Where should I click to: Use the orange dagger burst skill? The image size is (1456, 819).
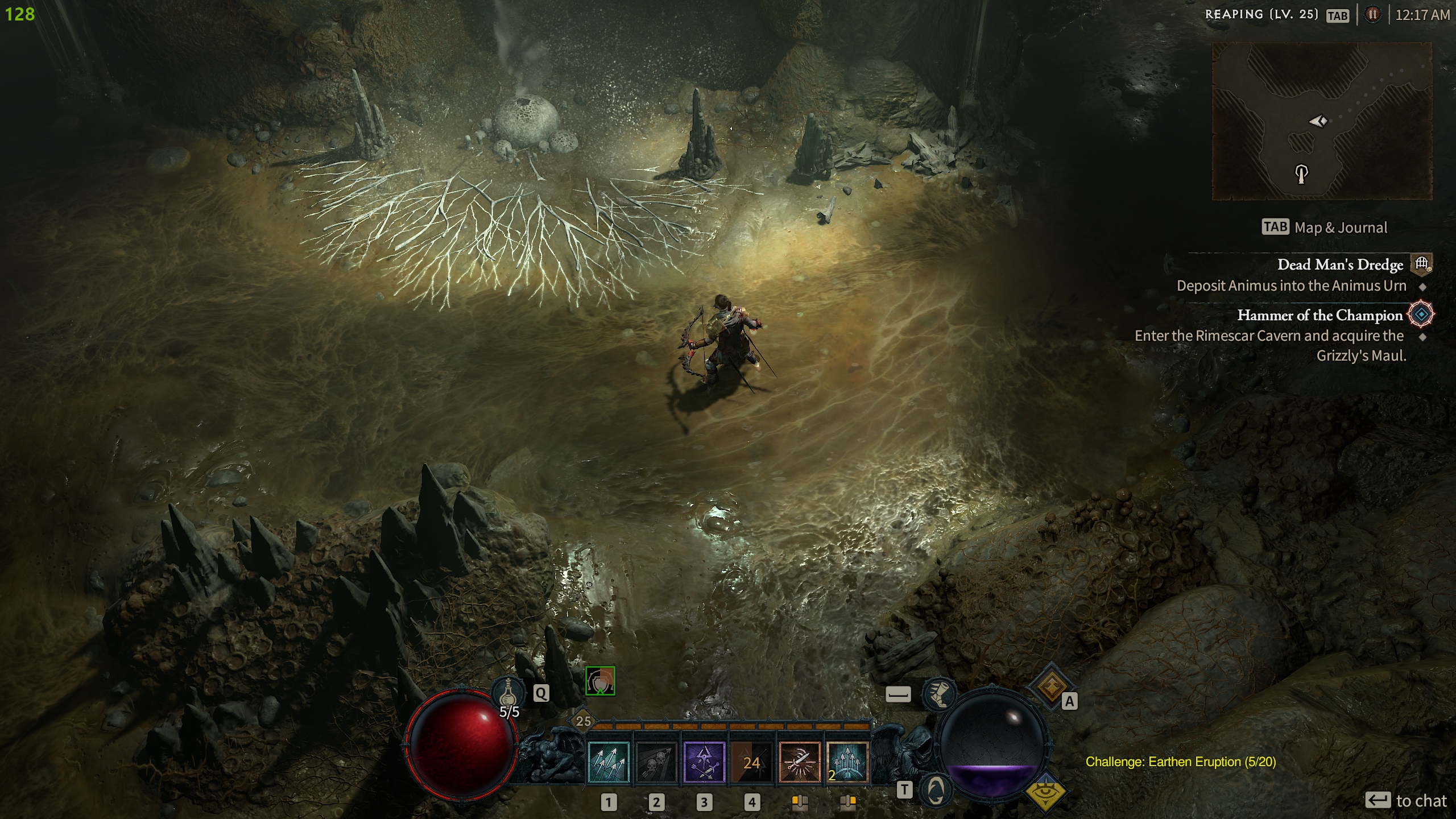799,763
